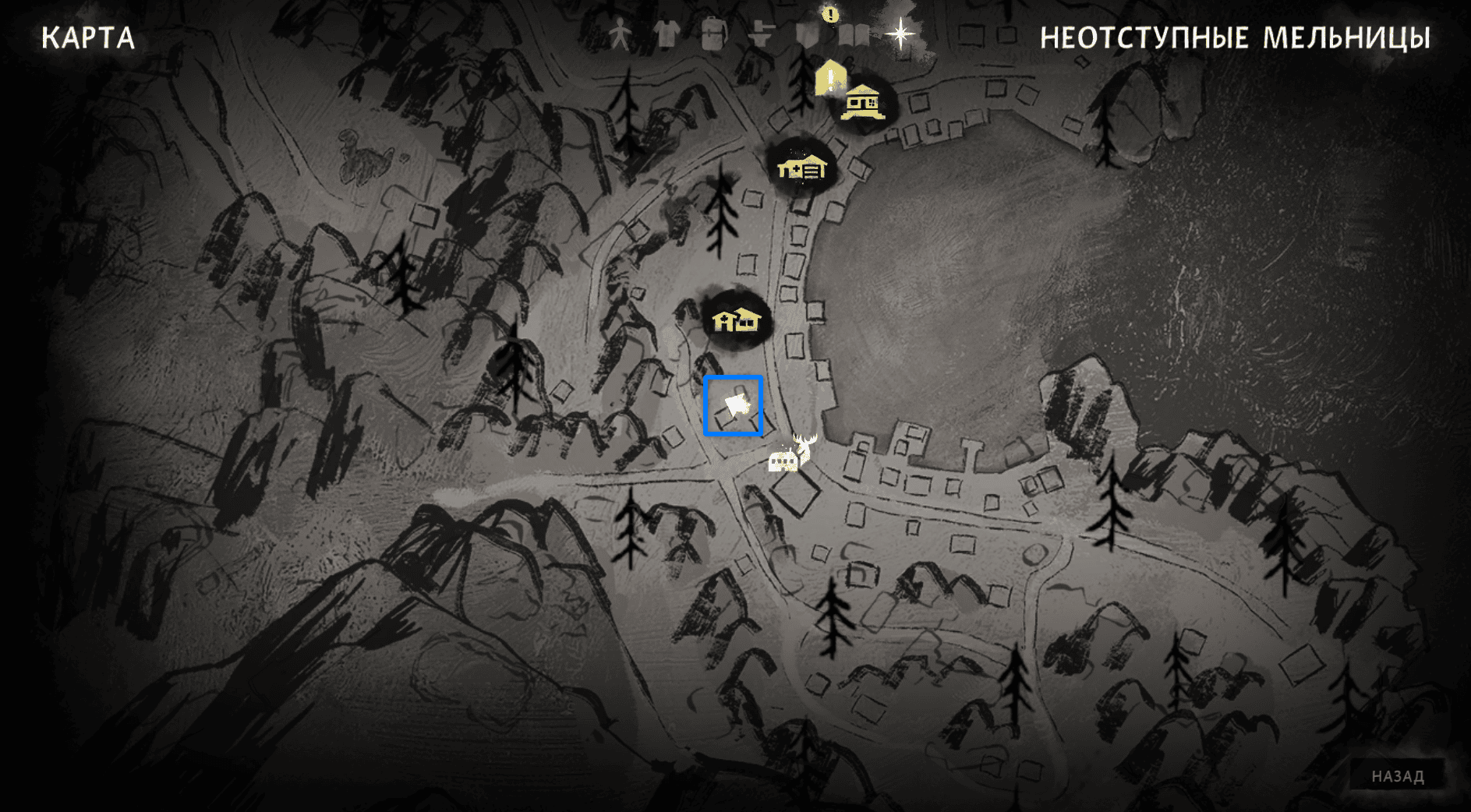Viewport: 1471px width, 812px height.
Task: Select the map tab (compass star icon)
Action: pyautogui.click(x=900, y=34)
